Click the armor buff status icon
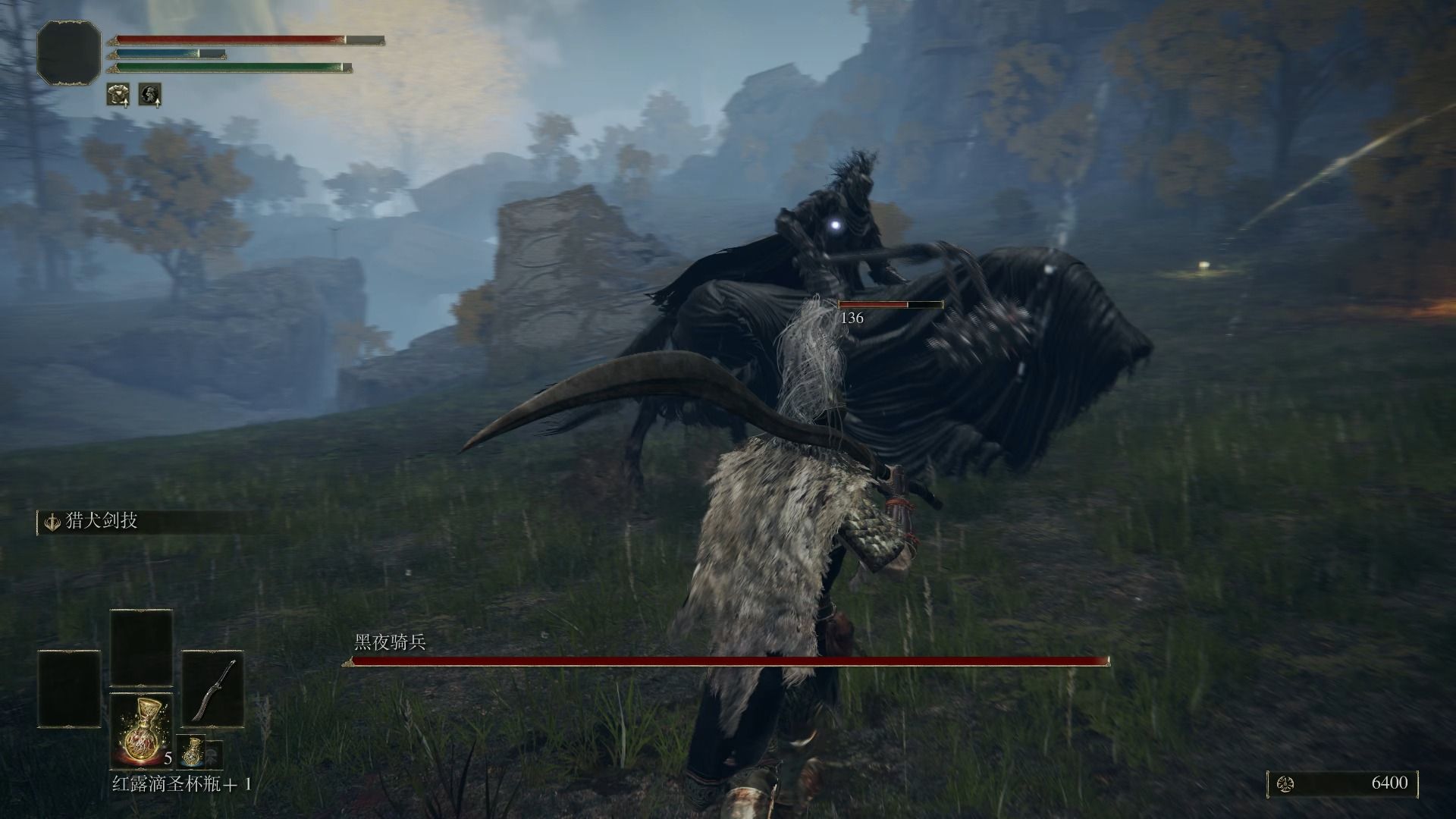Viewport: 1456px width, 819px height. (x=118, y=94)
